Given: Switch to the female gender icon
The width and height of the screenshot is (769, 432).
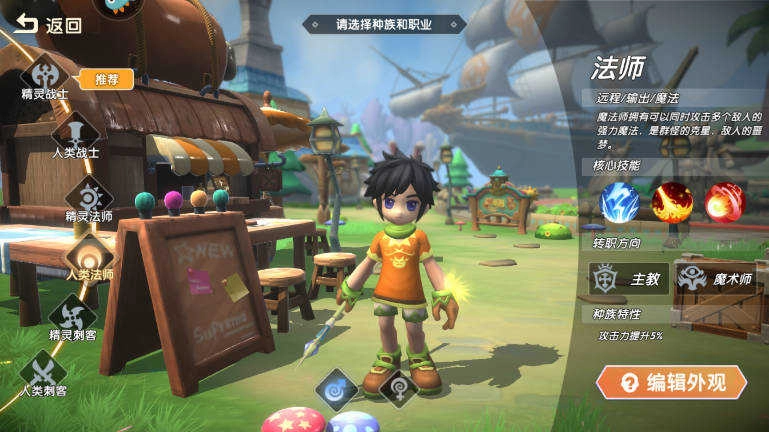Looking at the screenshot, I should click(x=398, y=389).
